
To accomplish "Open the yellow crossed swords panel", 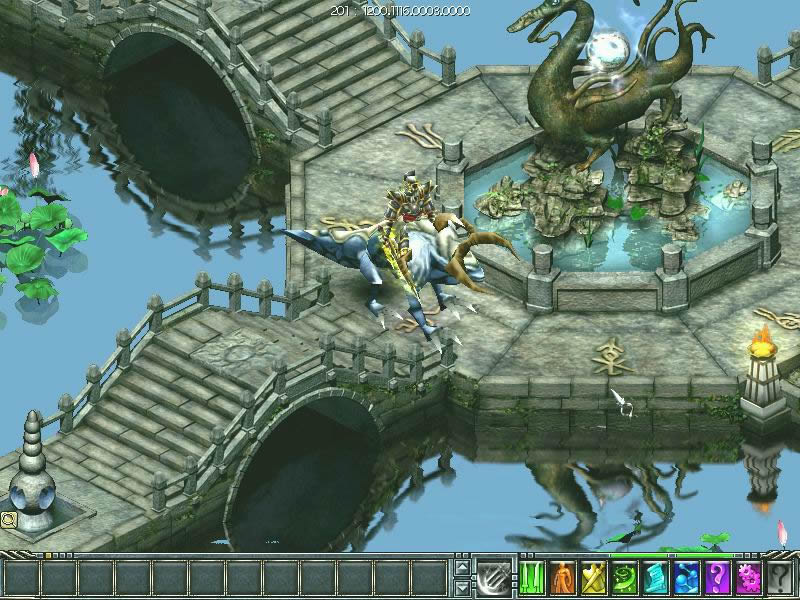I will pos(593,578).
